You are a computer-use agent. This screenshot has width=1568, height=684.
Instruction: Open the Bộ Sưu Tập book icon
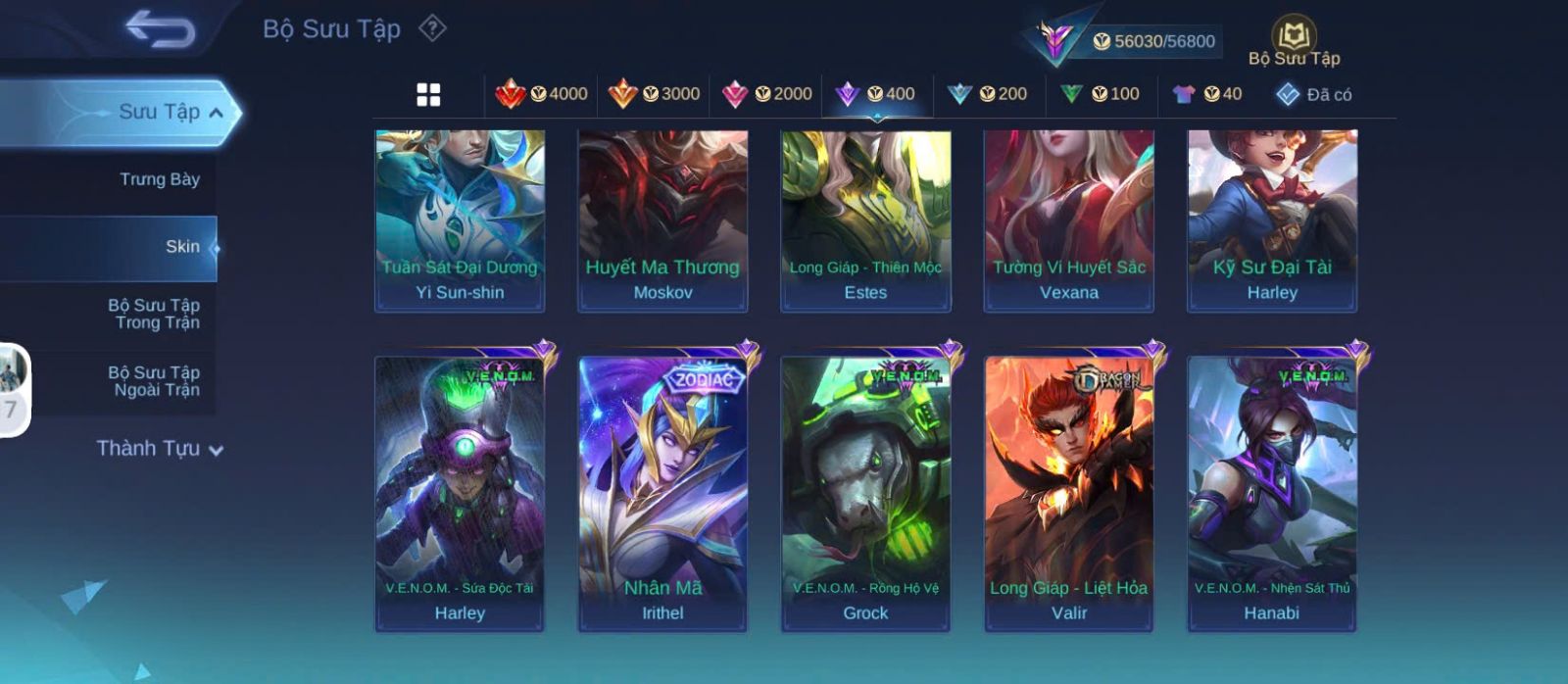point(1294,37)
